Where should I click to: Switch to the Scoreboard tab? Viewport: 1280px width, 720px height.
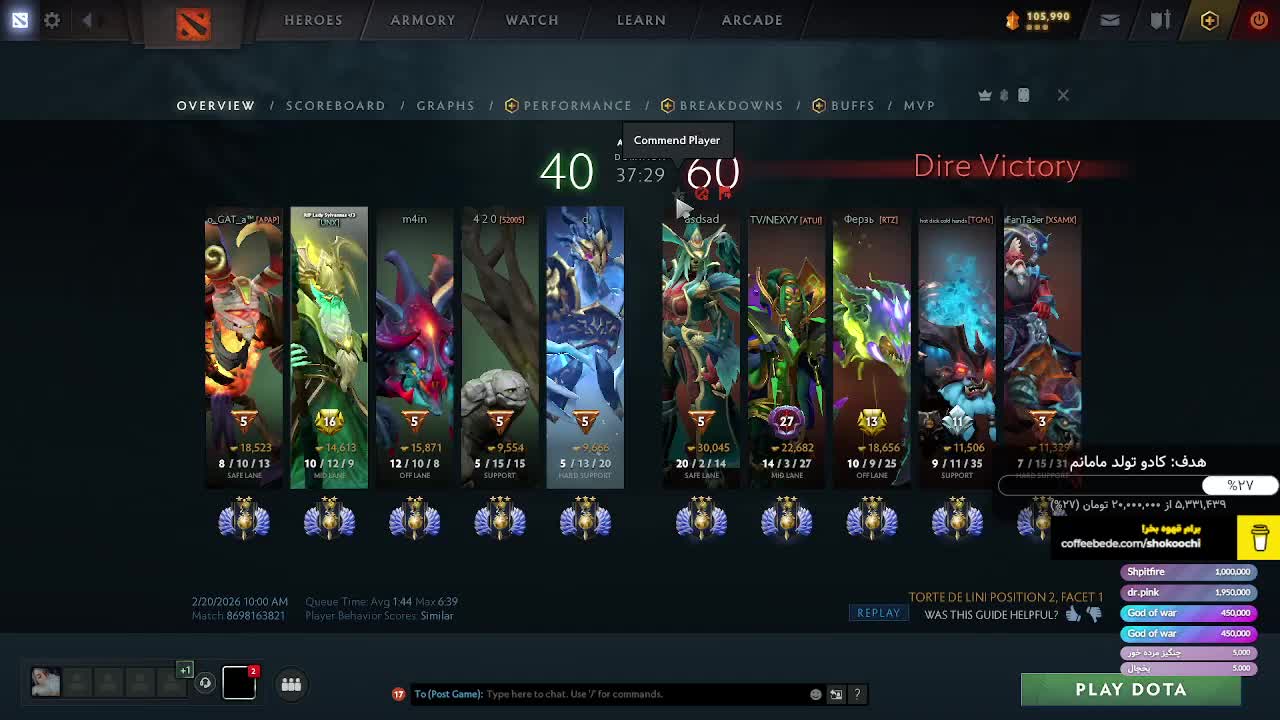pyautogui.click(x=336, y=105)
